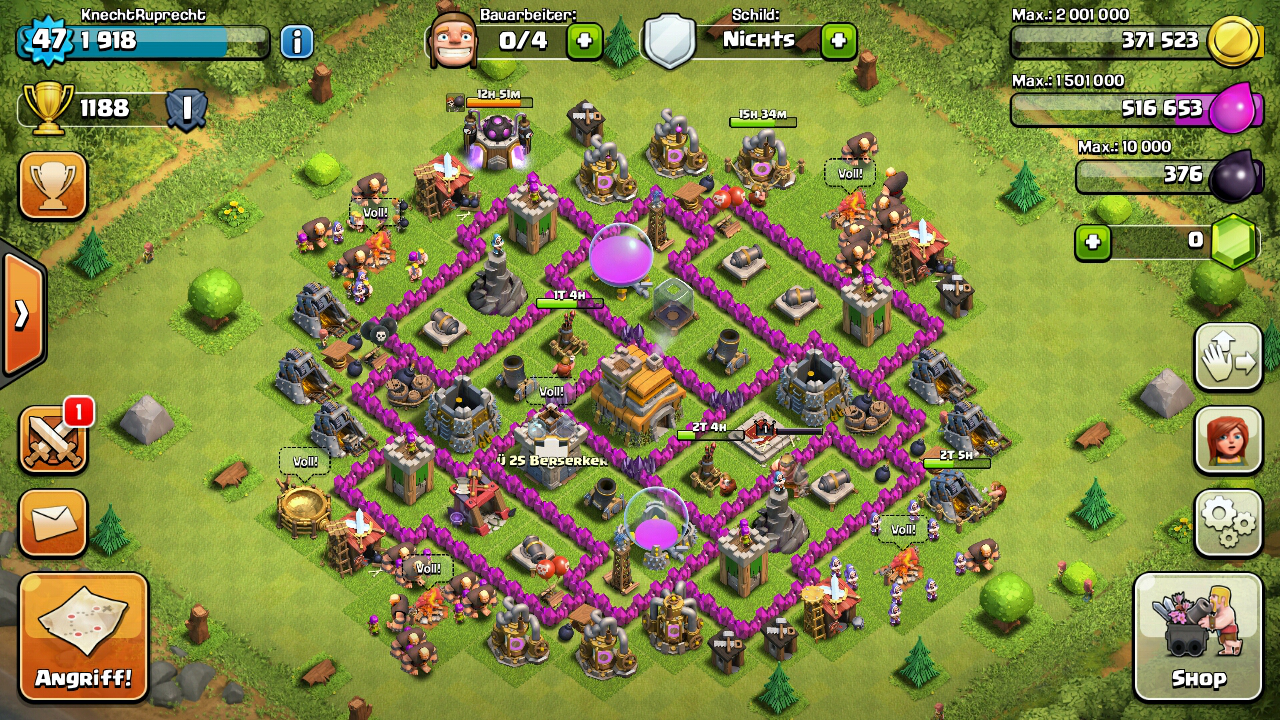Expand the orange side arrow panel
Viewport: 1280px width, 720px height.
22,314
